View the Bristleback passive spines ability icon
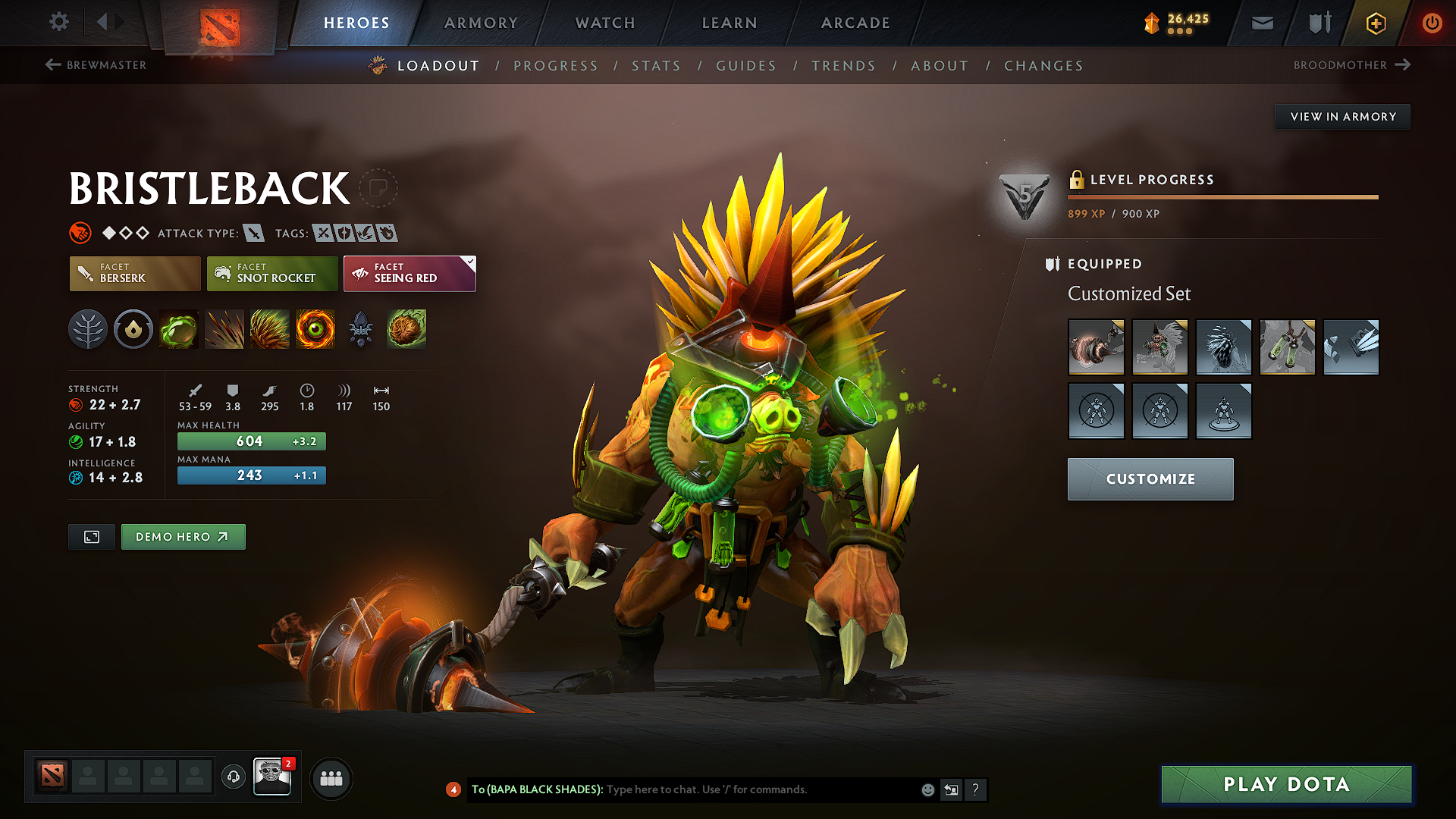Viewport: 1456px width, 819px height. (270, 329)
